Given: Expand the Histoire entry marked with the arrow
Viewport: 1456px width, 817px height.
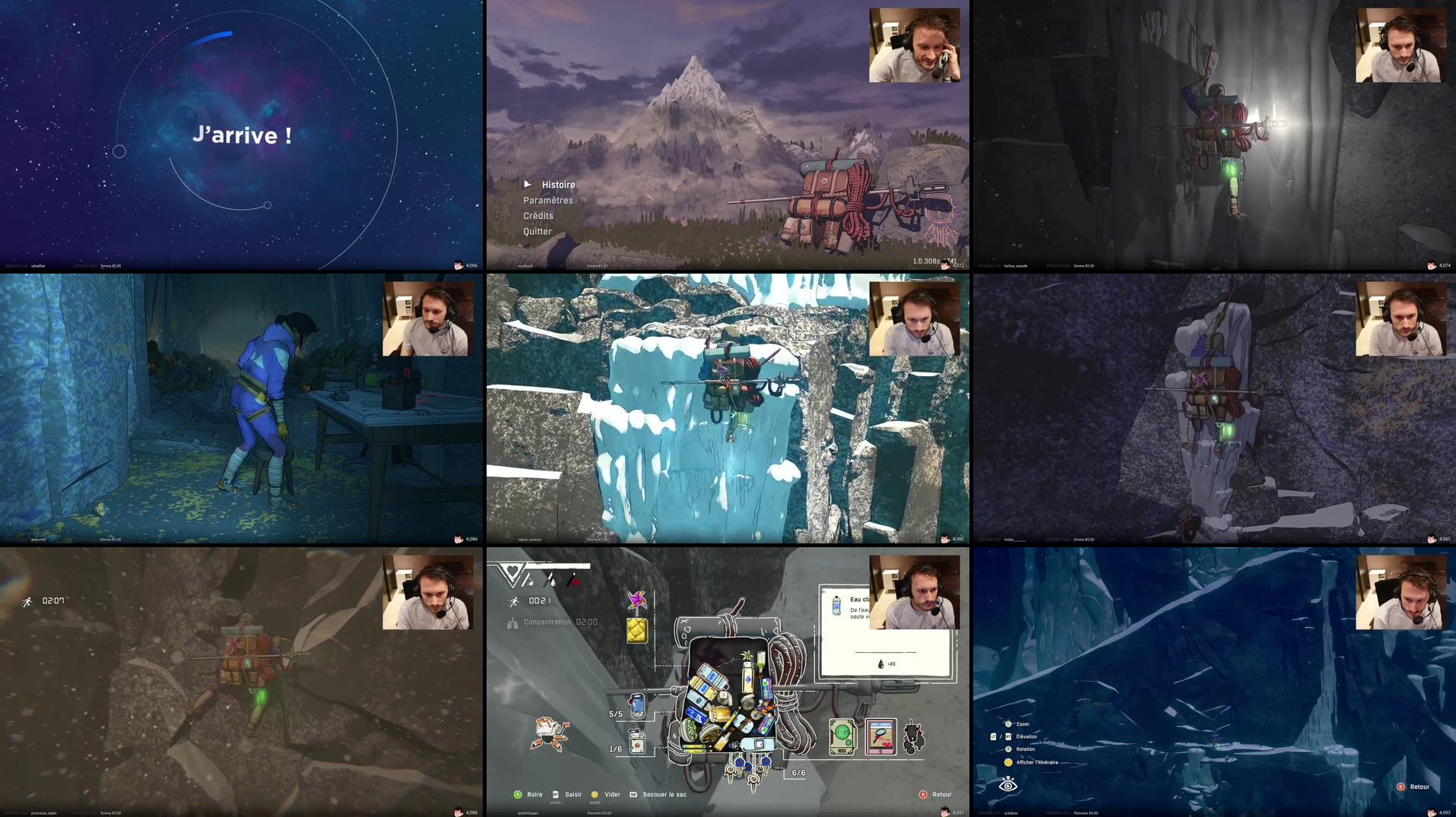Looking at the screenshot, I should [x=558, y=185].
